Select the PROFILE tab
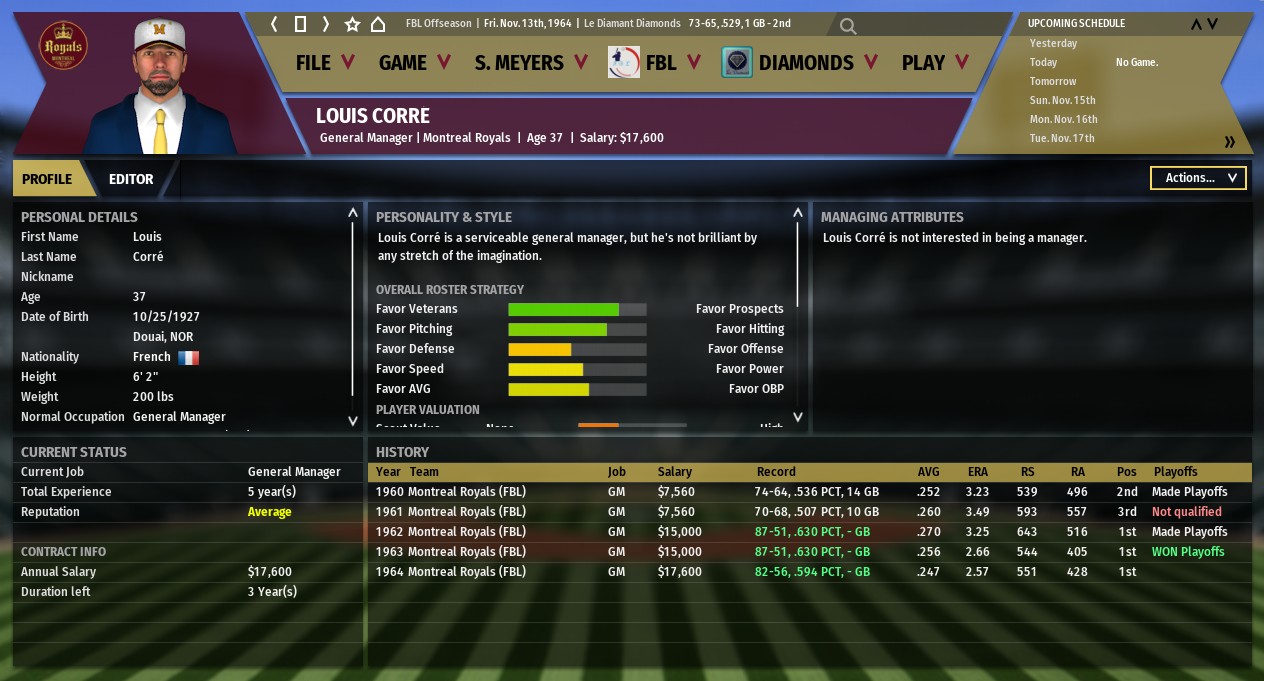 (47, 179)
